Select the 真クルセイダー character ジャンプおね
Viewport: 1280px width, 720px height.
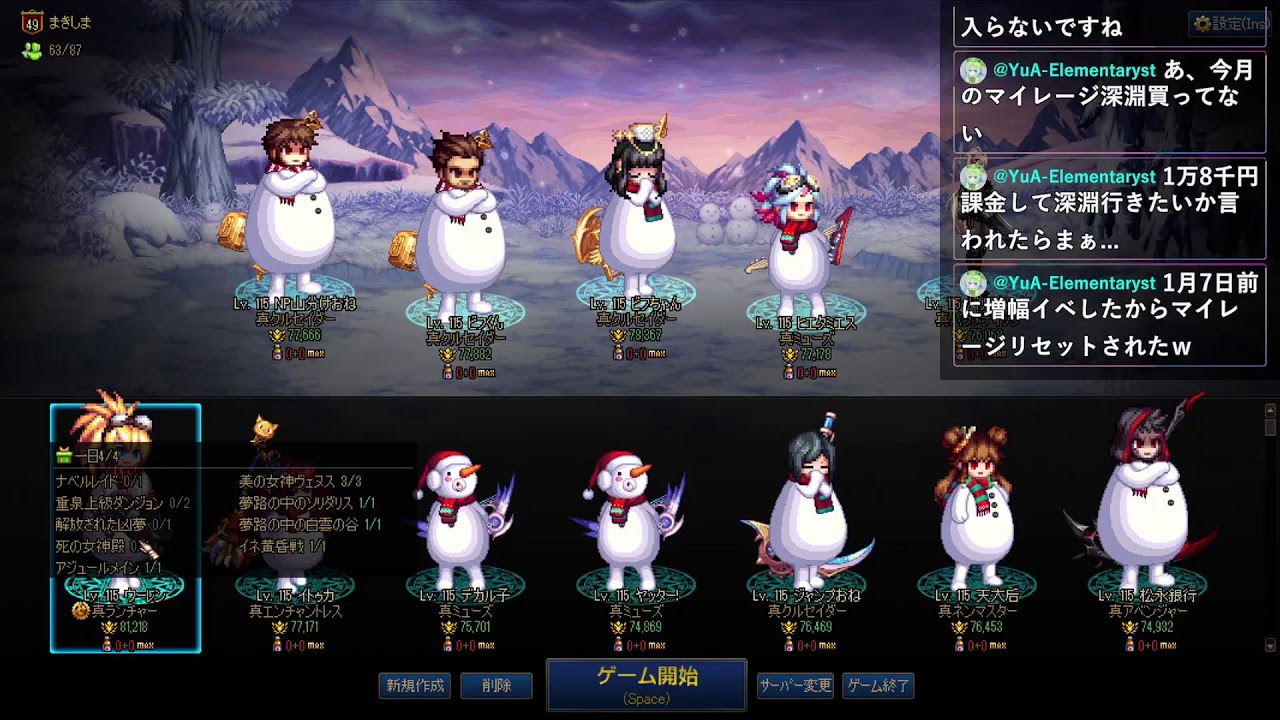coord(806,530)
